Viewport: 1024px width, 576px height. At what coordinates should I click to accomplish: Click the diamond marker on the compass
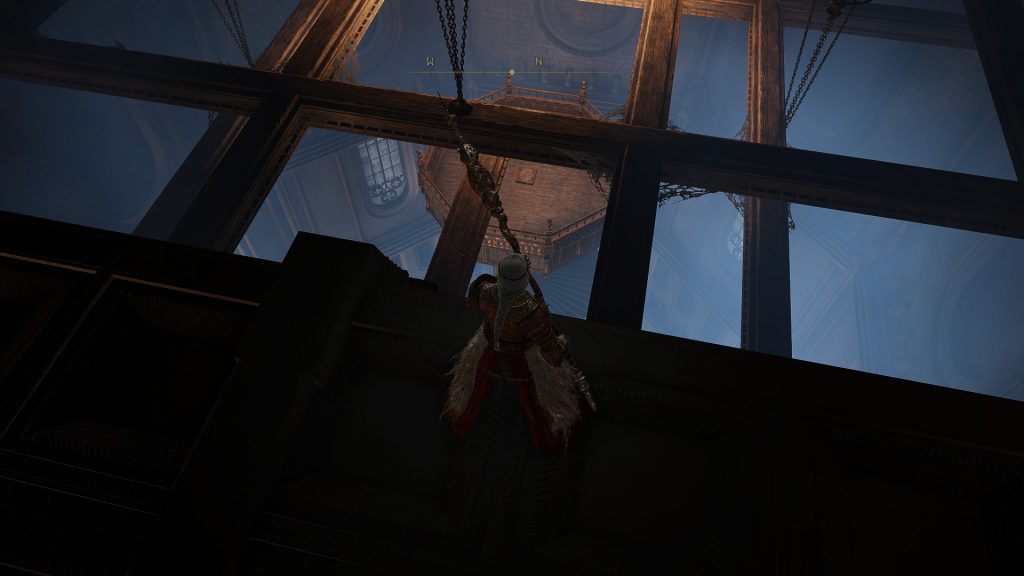(x=510, y=72)
